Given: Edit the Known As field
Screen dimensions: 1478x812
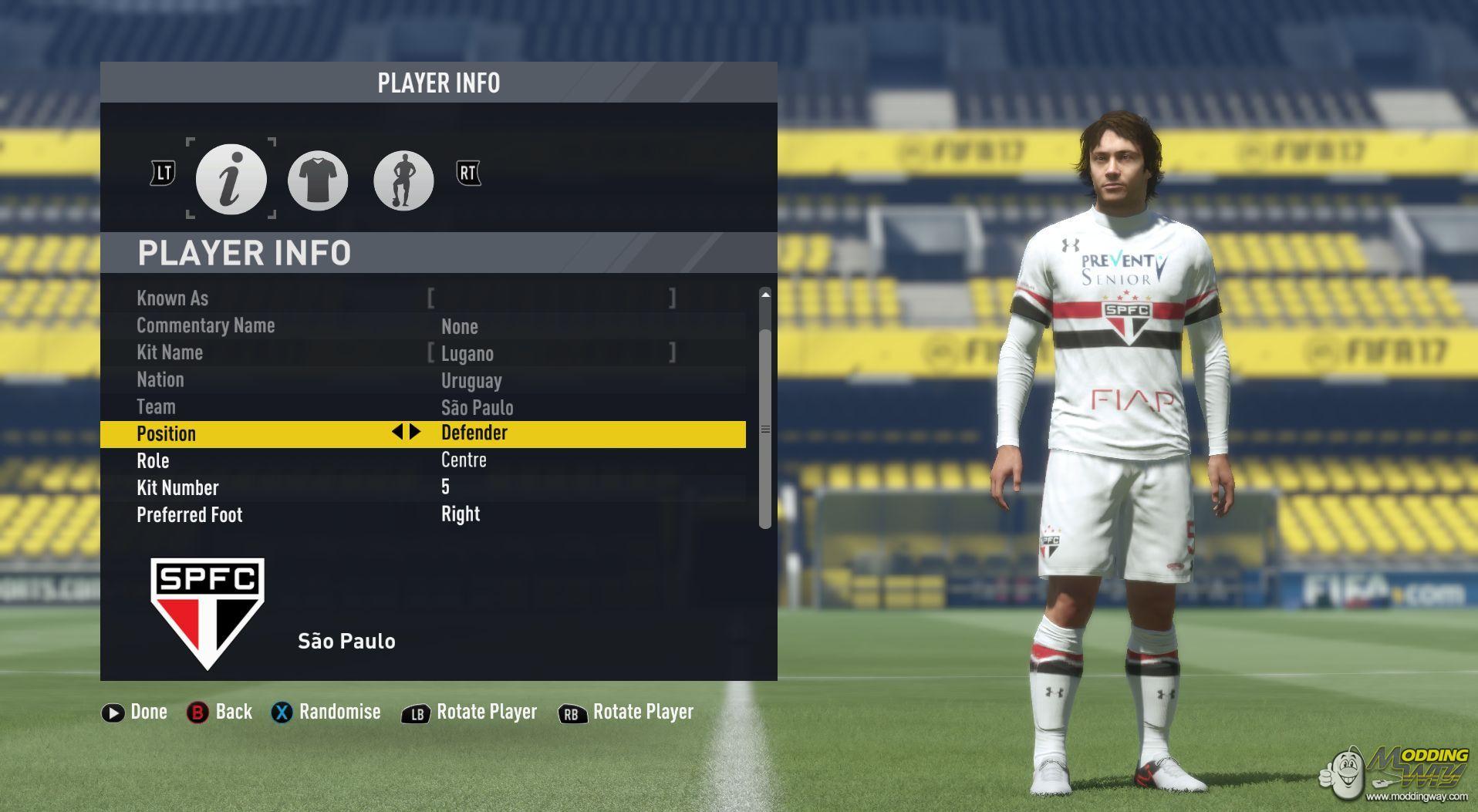Looking at the screenshot, I should pyautogui.click(x=552, y=298).
